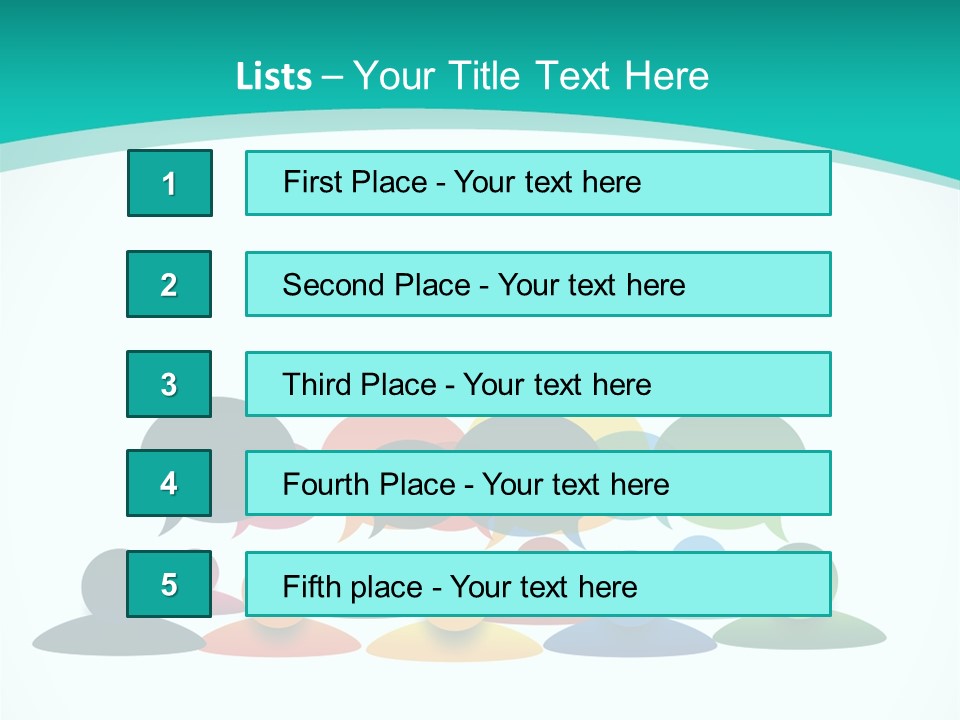960x720 pixels.
Task: Pick the Third Place text bar
Action: (x=538, y=384)
